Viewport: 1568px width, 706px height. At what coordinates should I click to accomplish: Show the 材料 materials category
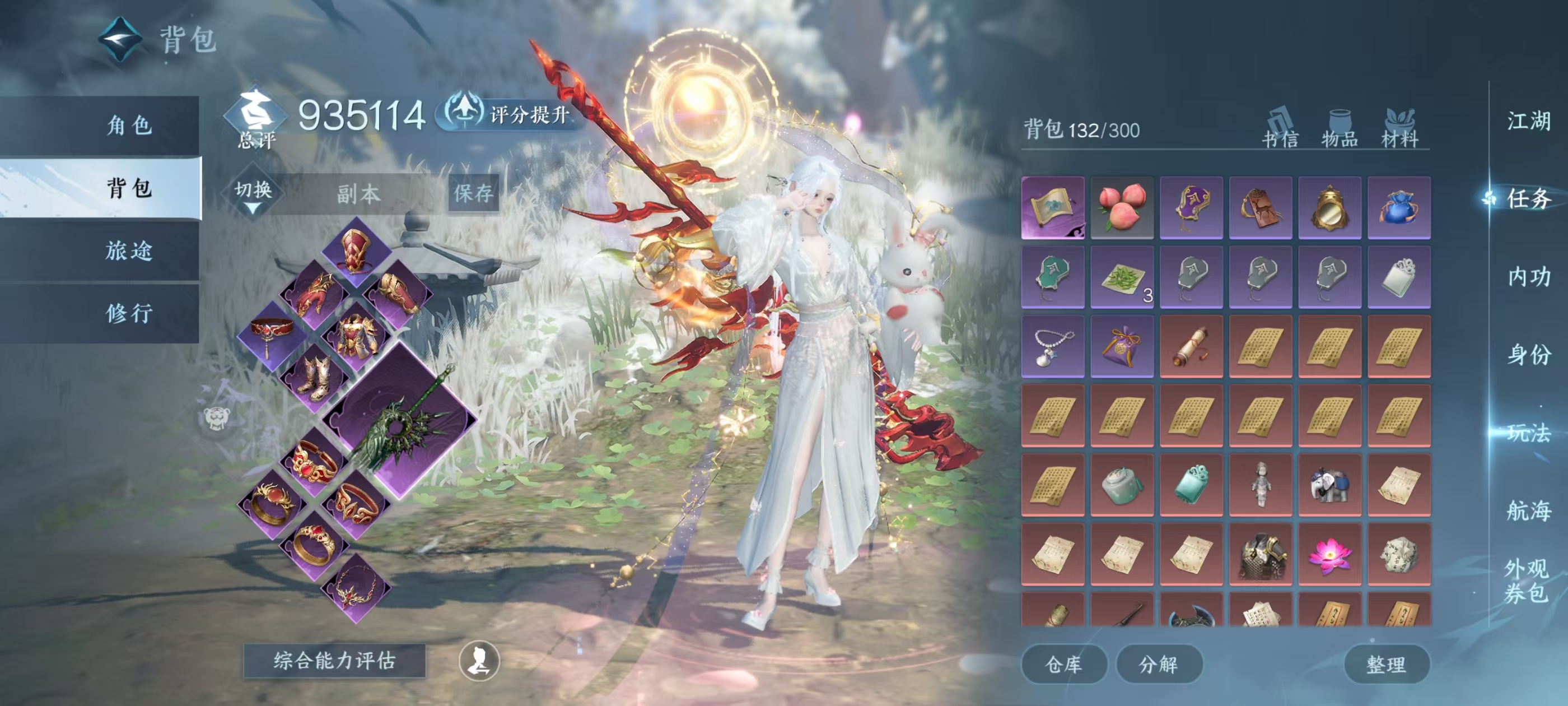click(1399, 129)
